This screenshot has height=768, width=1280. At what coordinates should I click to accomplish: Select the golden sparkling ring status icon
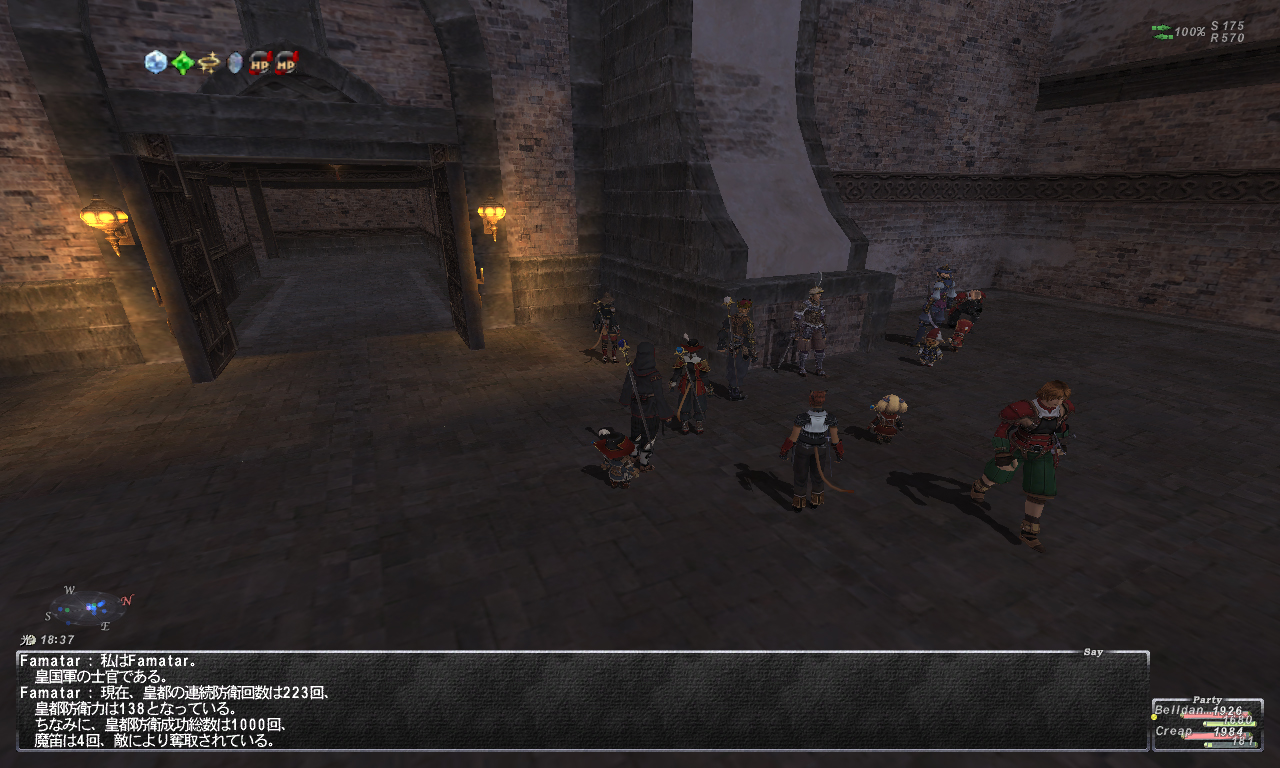pyautogui.click(x=208, y=63)
